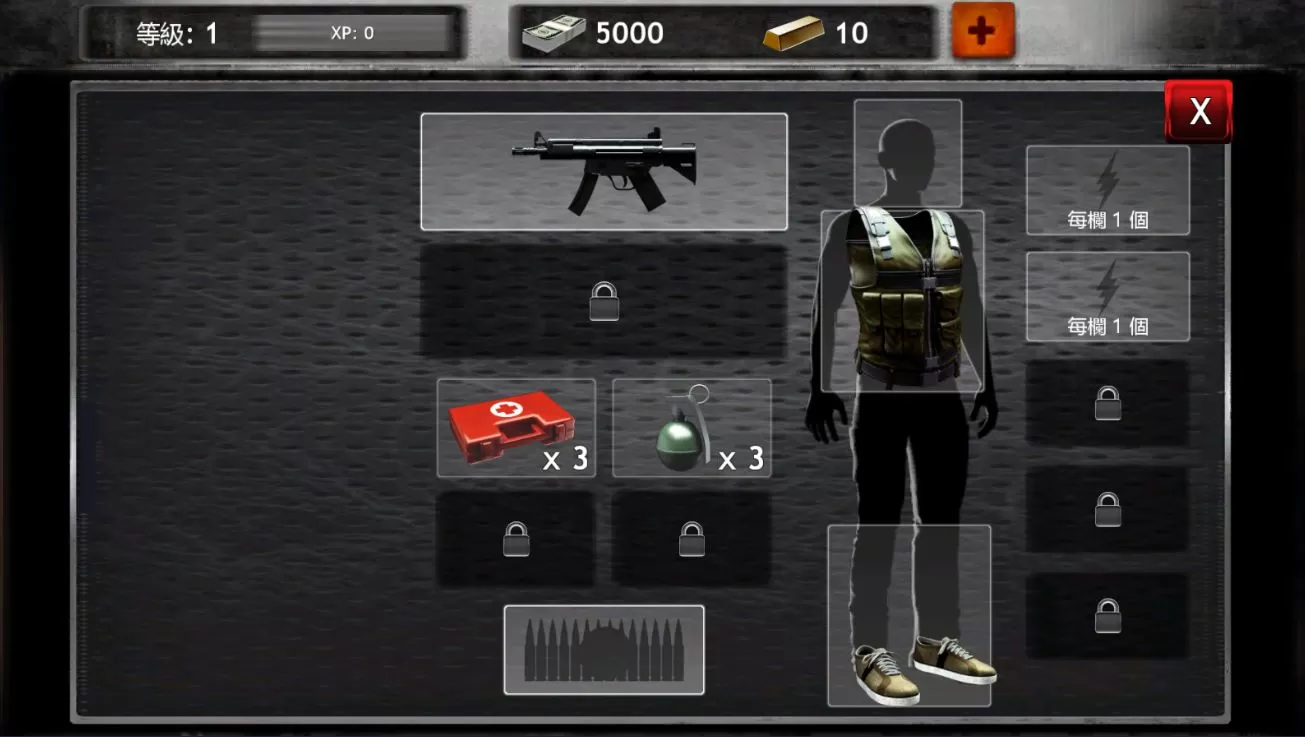Open the empty head gear slot
Screen dimensions: 1305x737
point(907,152)
